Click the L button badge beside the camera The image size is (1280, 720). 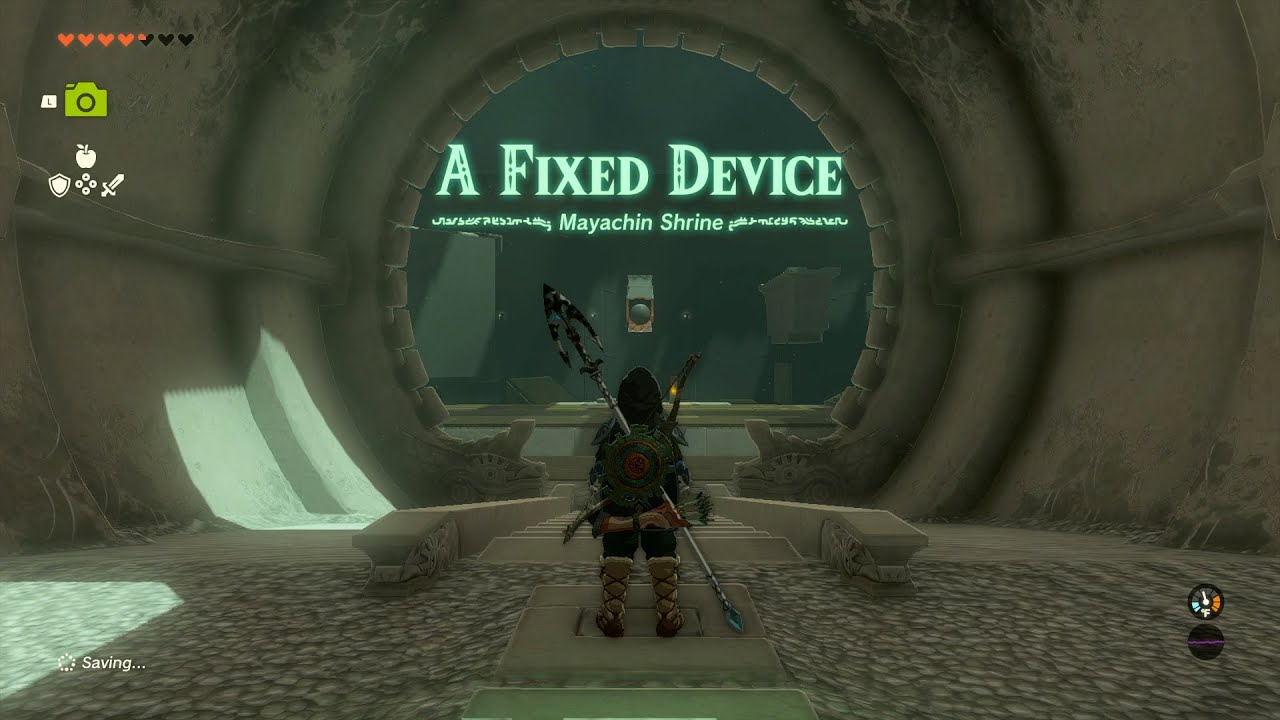point(49,100)
